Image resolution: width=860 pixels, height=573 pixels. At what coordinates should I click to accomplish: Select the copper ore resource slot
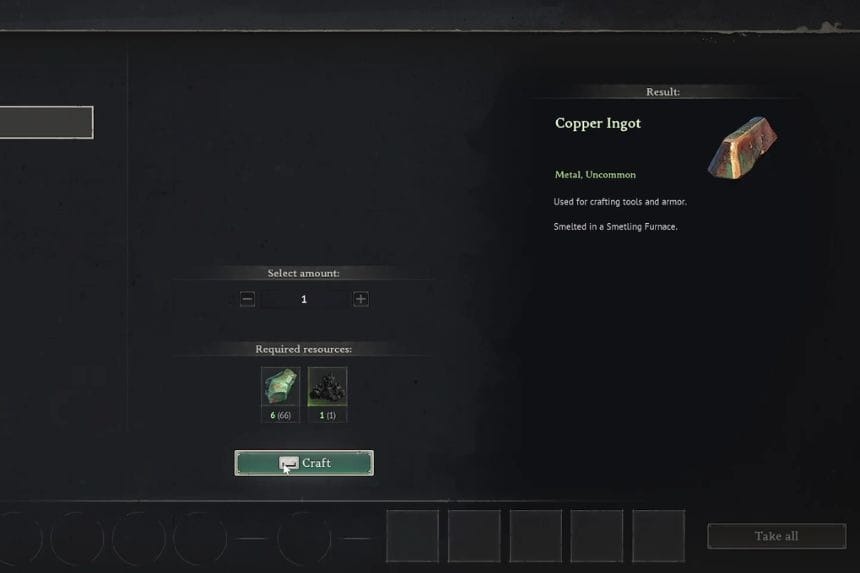tap(280, 386)
